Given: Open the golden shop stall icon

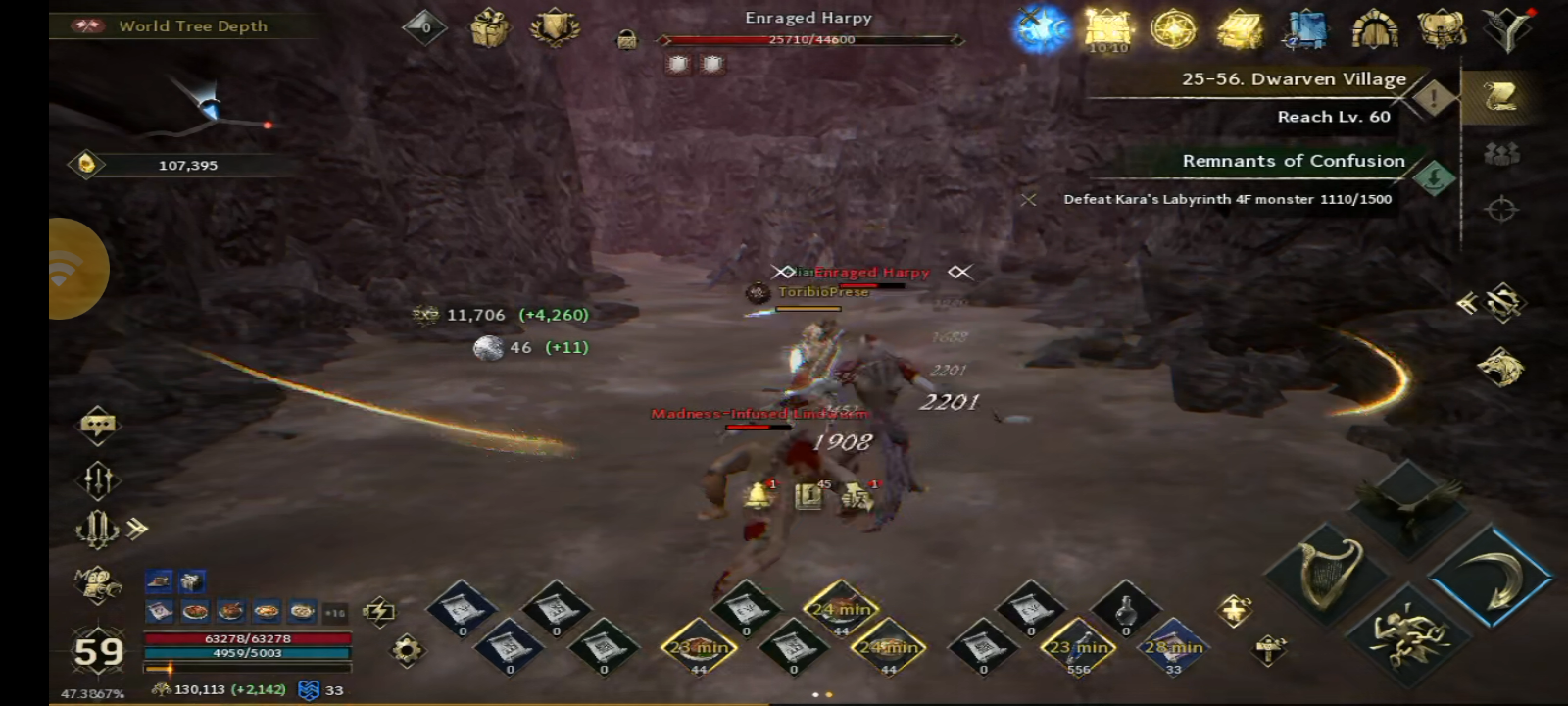Looking at the screenshot, I should pos(1240,29).
